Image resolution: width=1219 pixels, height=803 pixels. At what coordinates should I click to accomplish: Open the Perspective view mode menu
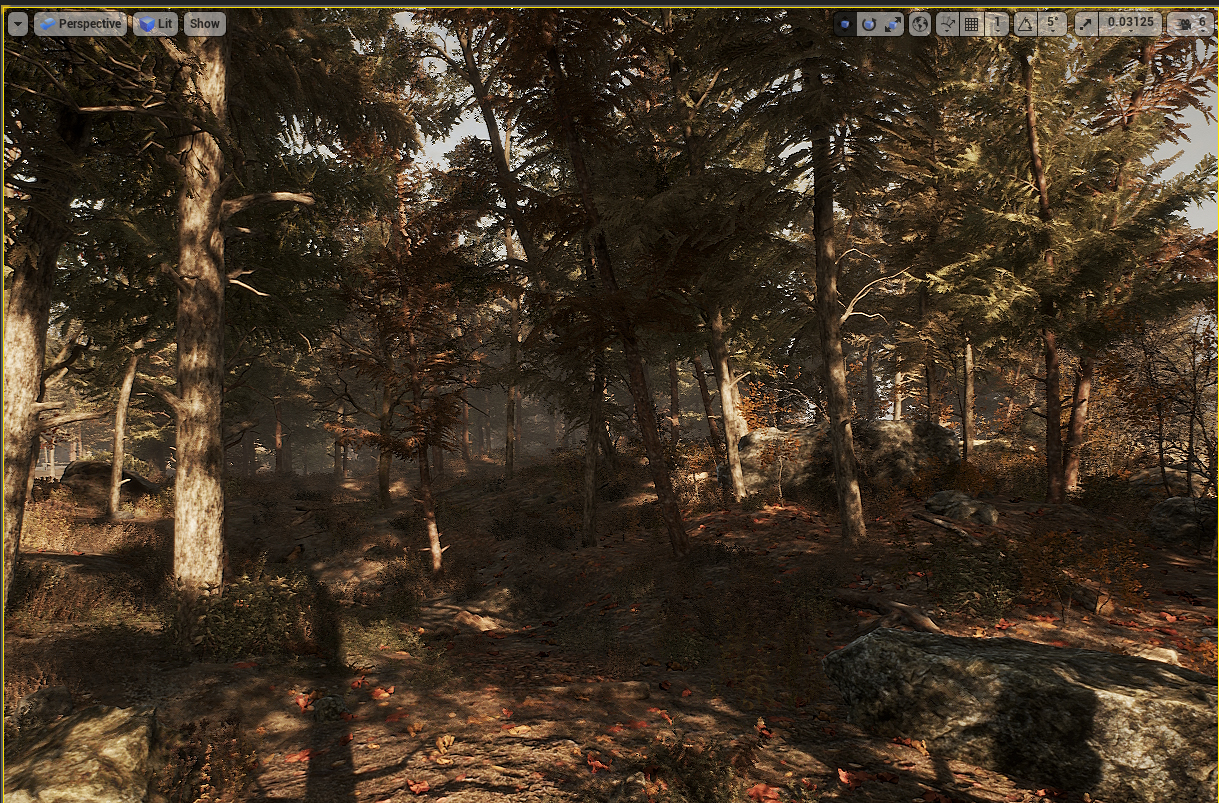(80, 24)
